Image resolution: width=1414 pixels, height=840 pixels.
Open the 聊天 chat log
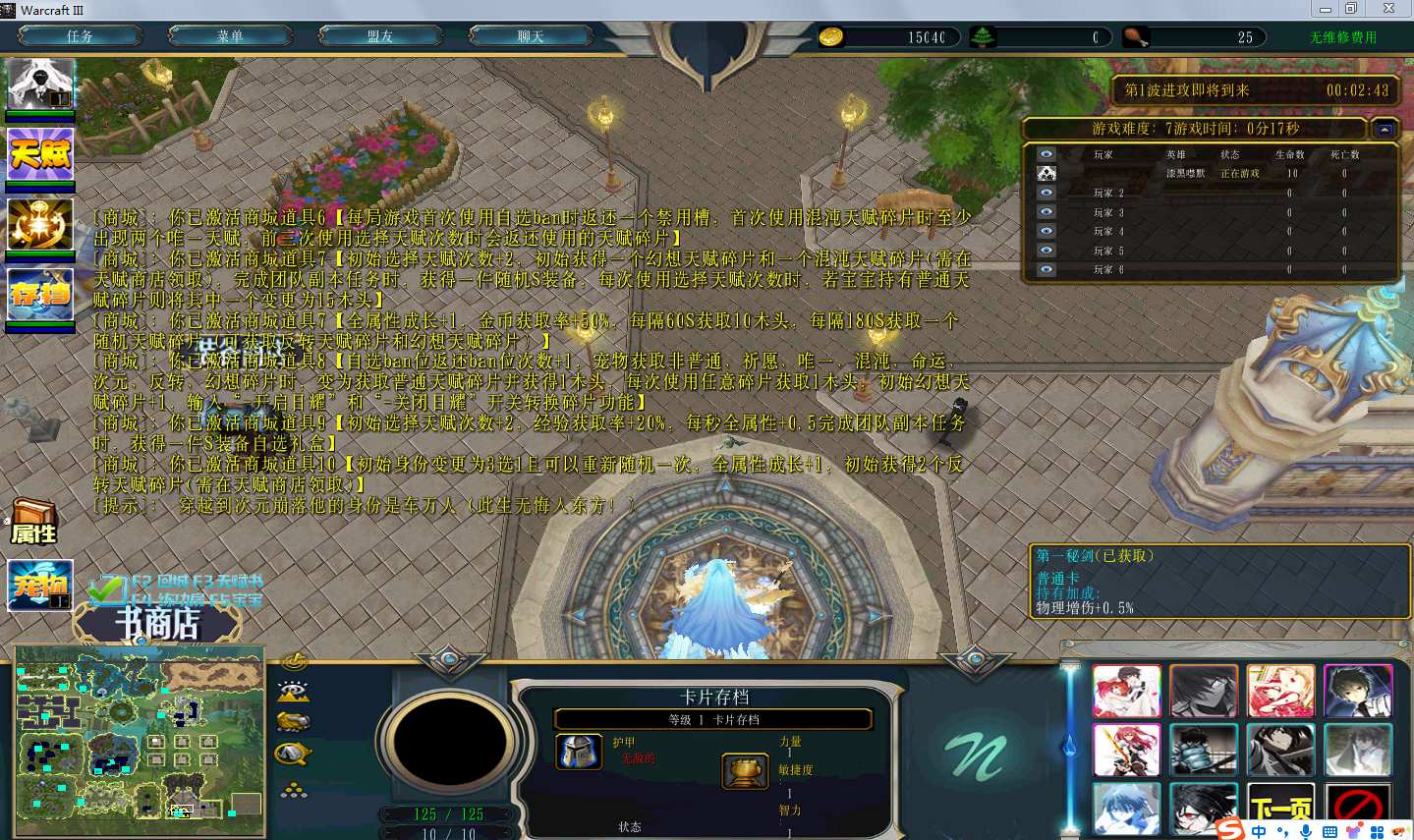tap(532, 36)
